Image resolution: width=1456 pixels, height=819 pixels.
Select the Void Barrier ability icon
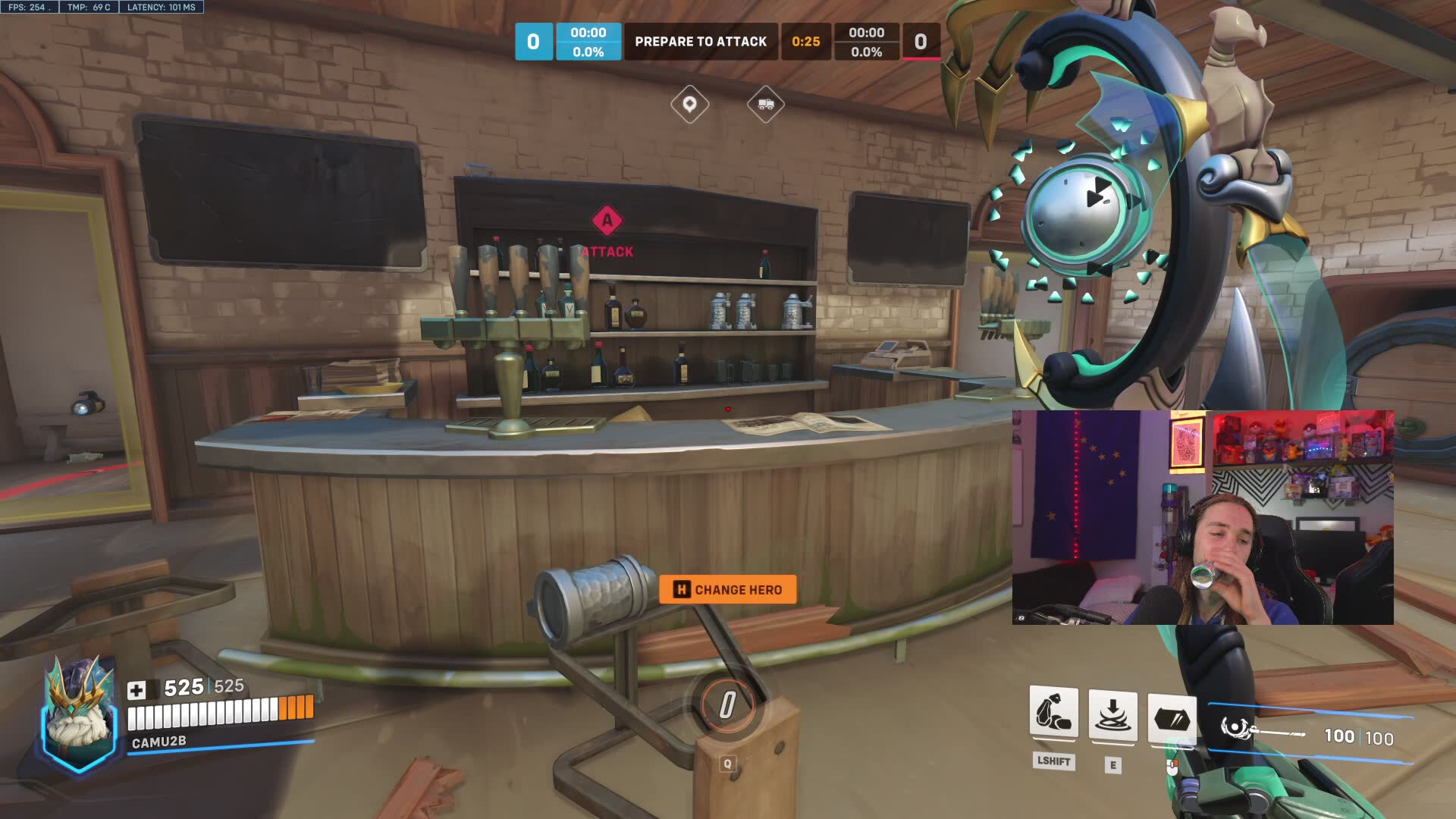(x=1172, y=717)
